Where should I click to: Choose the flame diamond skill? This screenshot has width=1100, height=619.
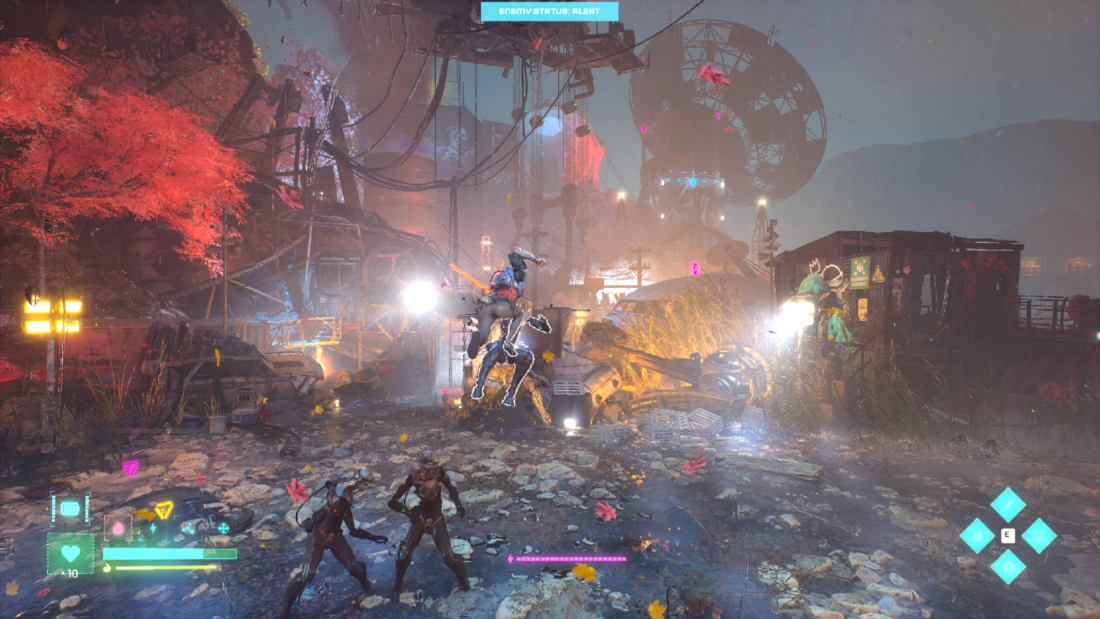click(977, 535)
